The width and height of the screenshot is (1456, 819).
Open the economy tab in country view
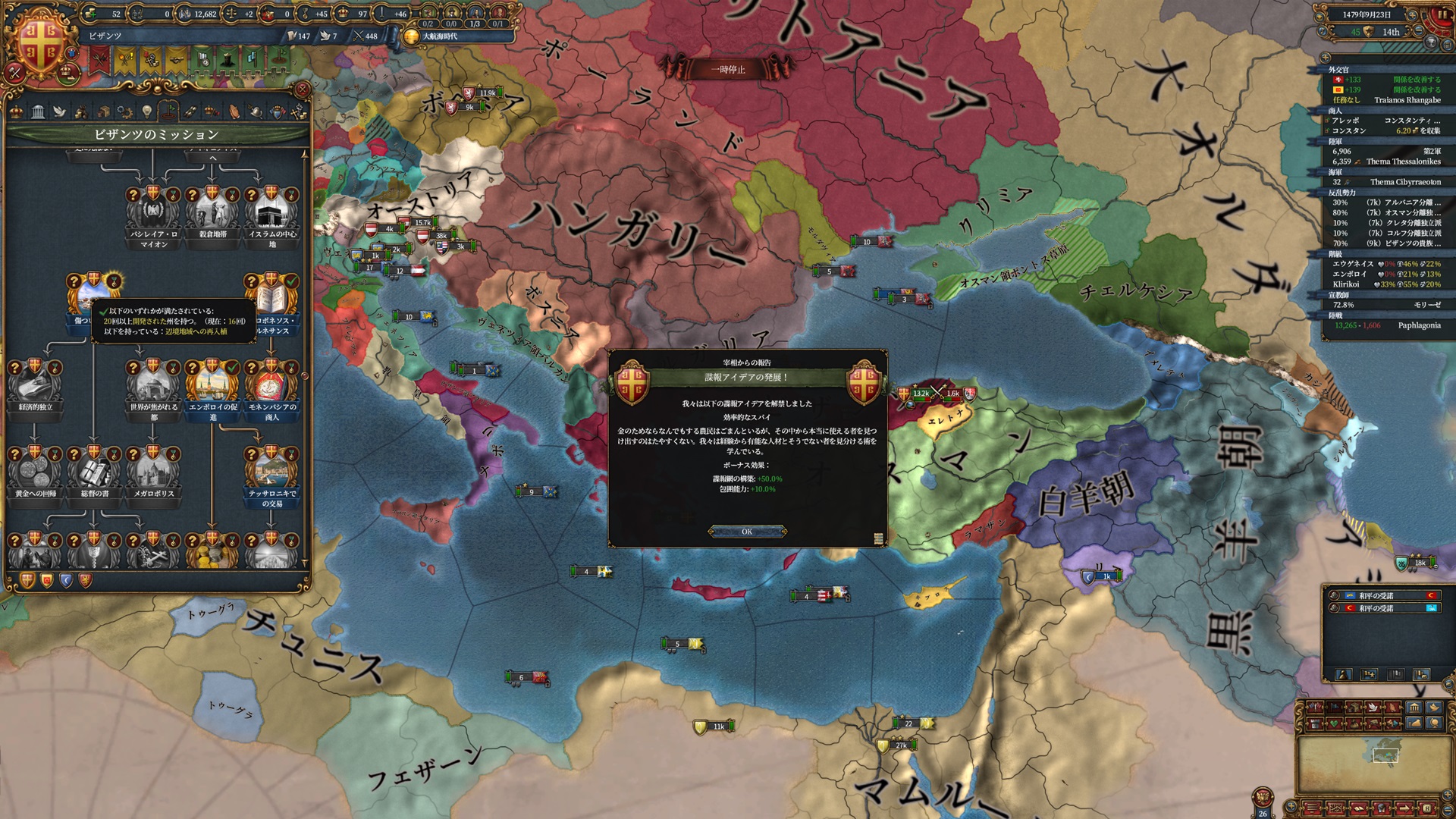click(80, 112)
